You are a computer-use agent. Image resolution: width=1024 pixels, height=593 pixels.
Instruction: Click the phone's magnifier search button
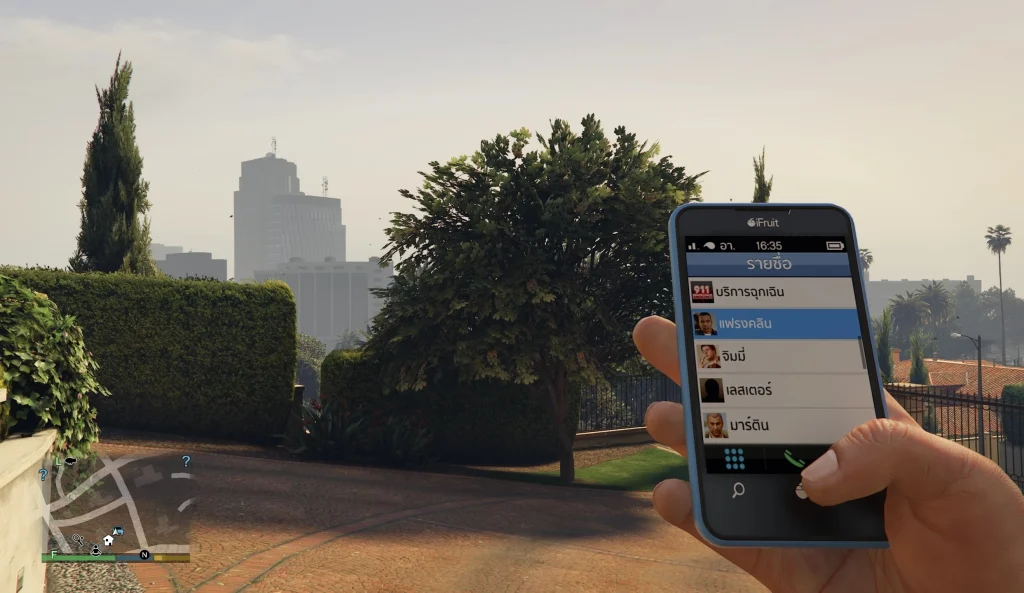(x=738, y=490)
